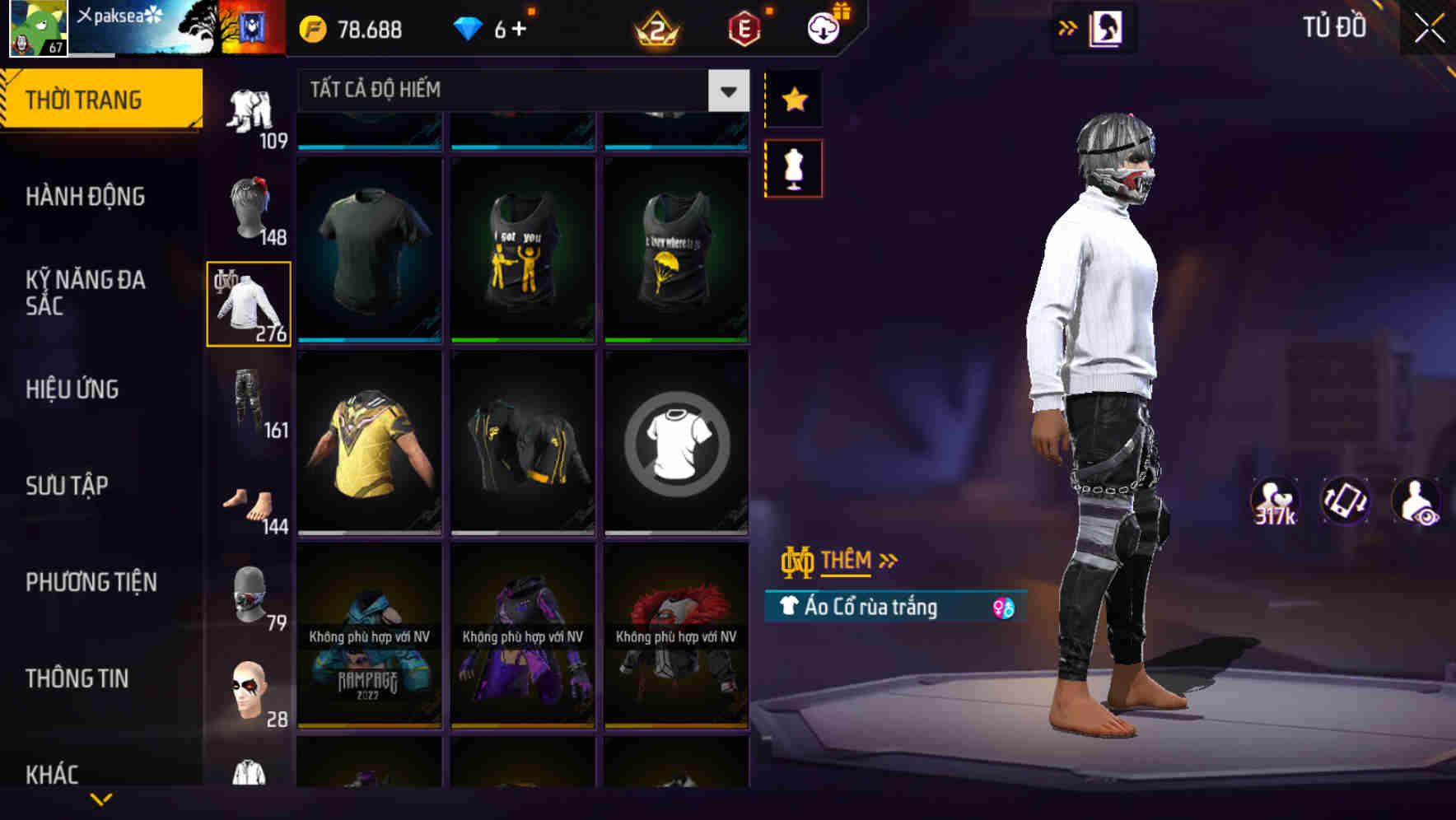Viewport: 1456px width, 820px height.
Task: Tap the rotate character icon
Action: [1343, 500]
